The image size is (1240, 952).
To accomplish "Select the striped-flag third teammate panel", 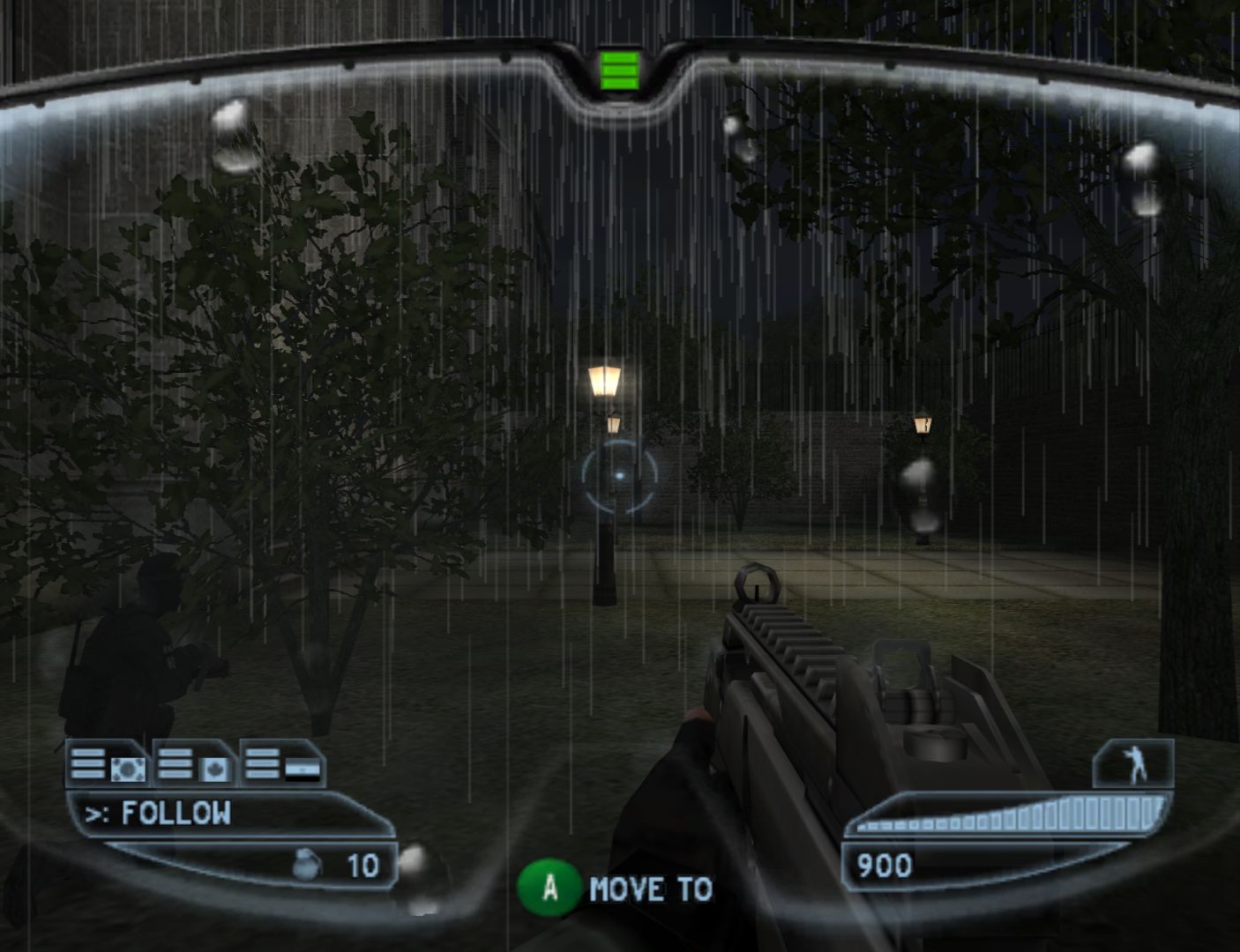I will point(282,765).
